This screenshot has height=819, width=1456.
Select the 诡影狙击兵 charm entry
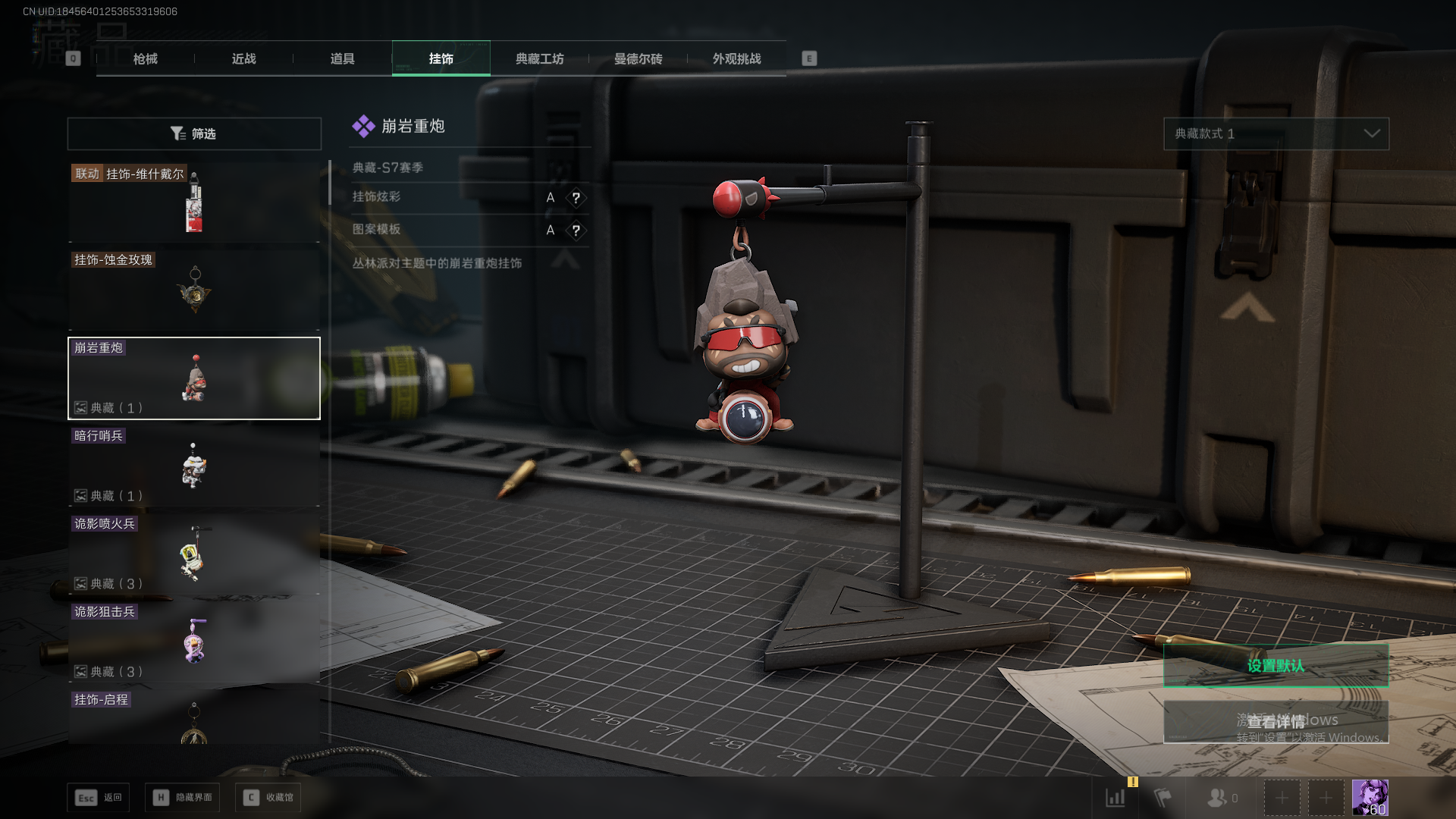(194, 642)
